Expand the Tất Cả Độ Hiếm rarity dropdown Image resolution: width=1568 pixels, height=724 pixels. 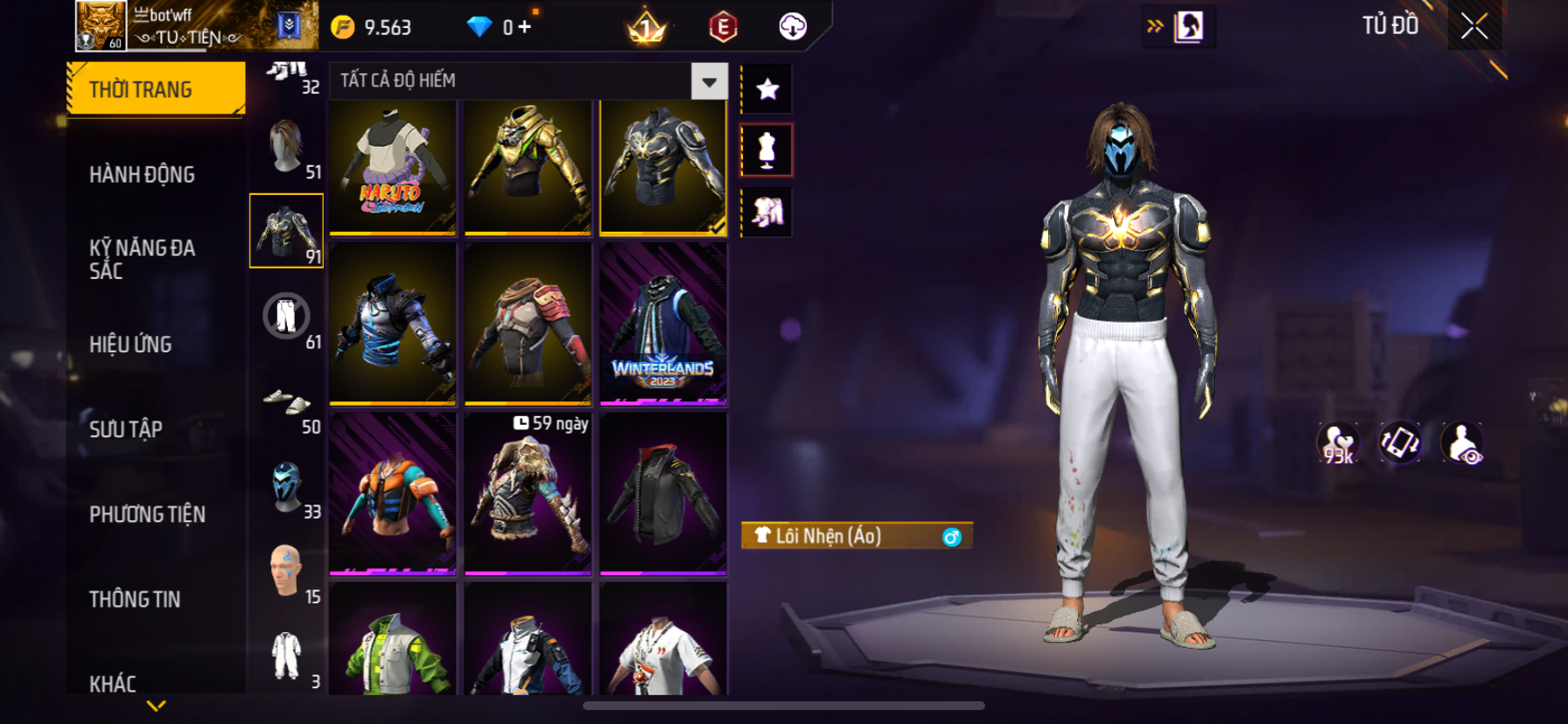[709, 81]
